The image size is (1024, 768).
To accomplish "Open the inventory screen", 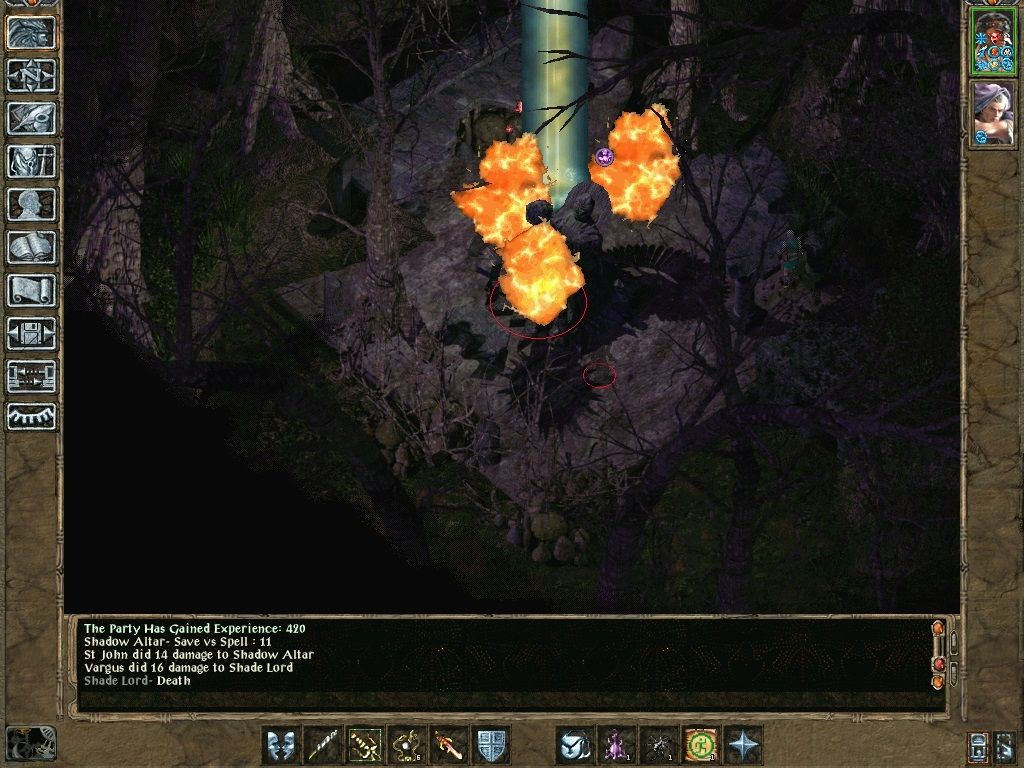I will coord(31,162).
